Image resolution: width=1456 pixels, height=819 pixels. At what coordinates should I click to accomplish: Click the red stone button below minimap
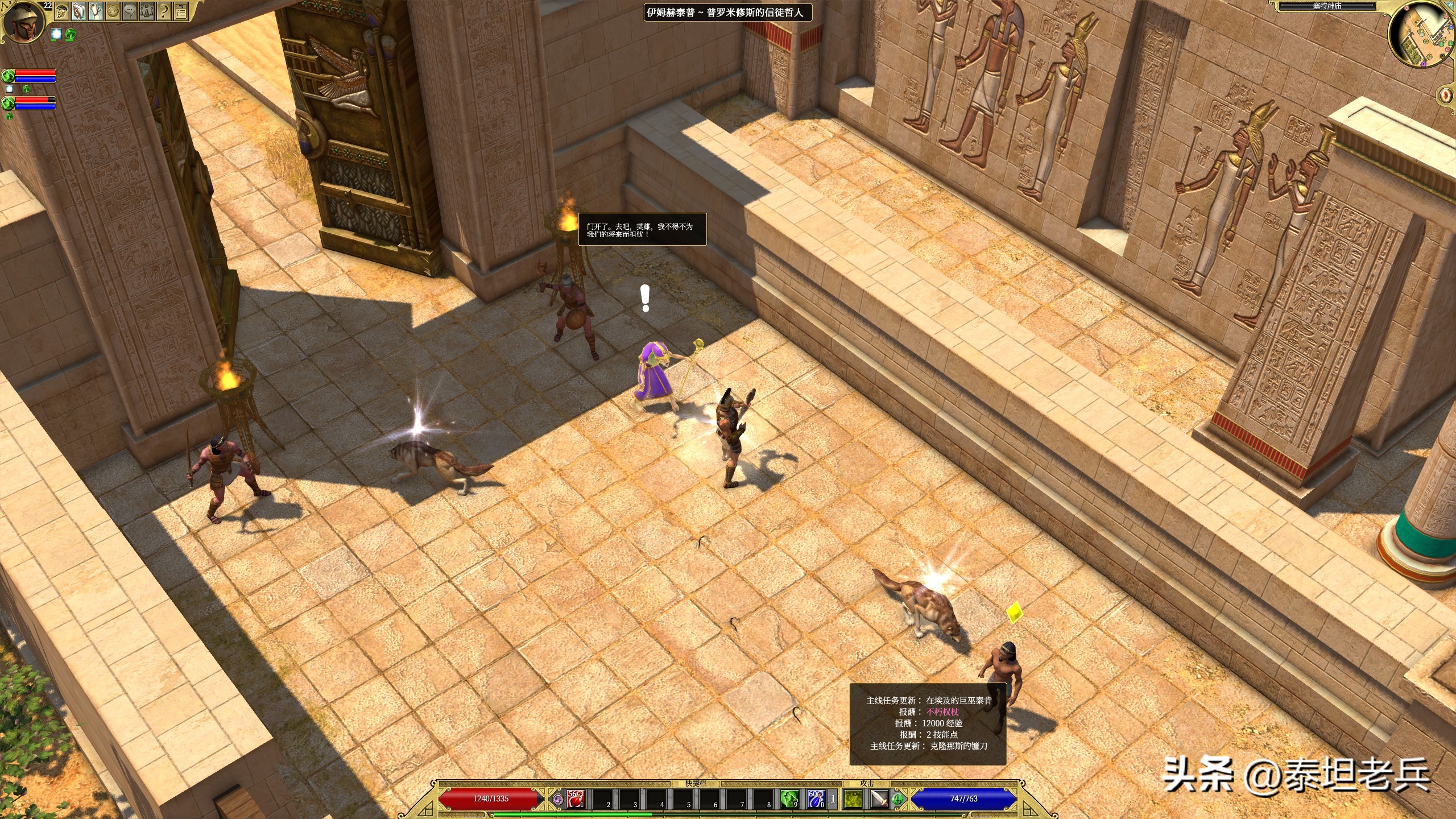point(1446,94)
